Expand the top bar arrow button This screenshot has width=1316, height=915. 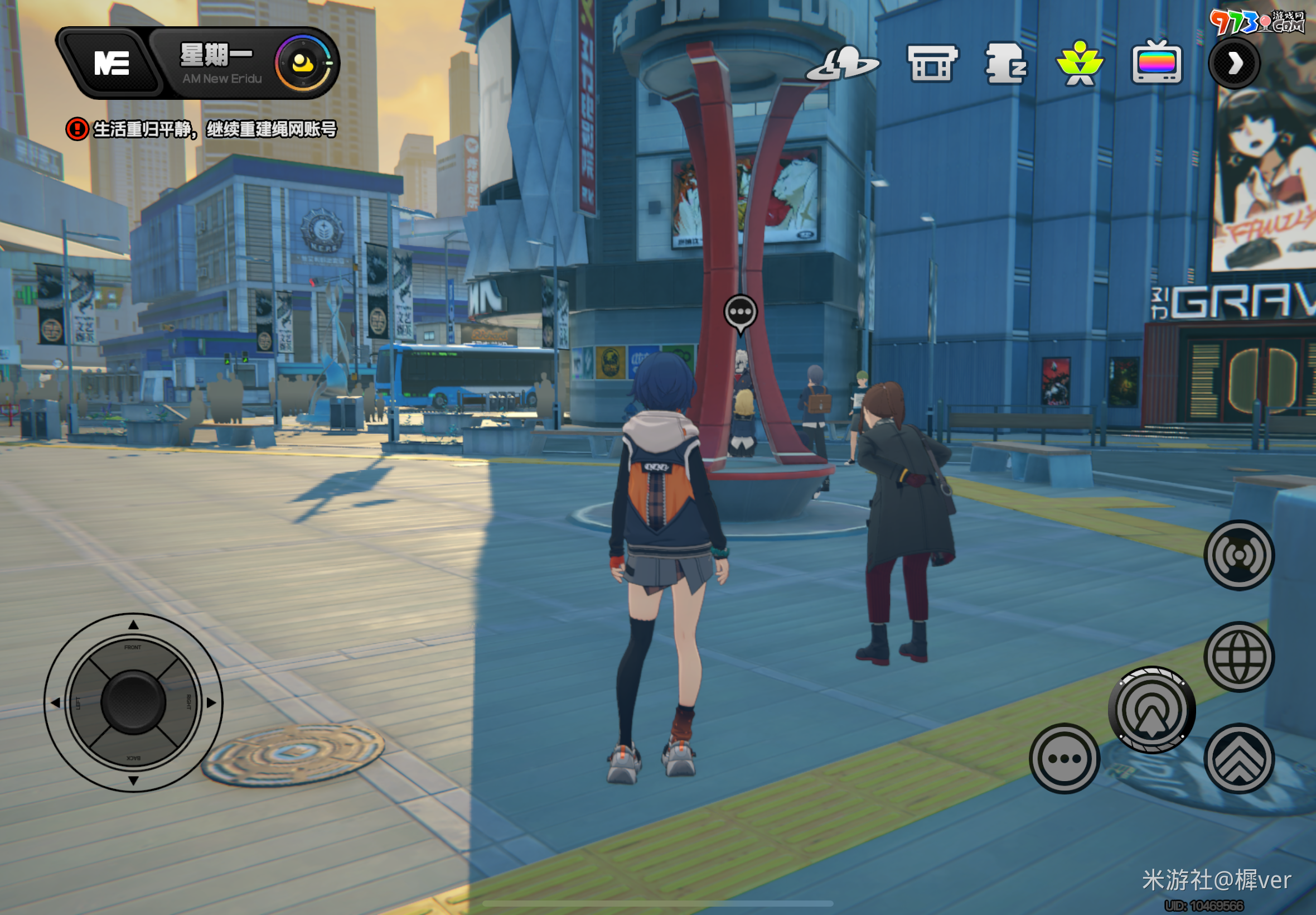(1234, 63)
